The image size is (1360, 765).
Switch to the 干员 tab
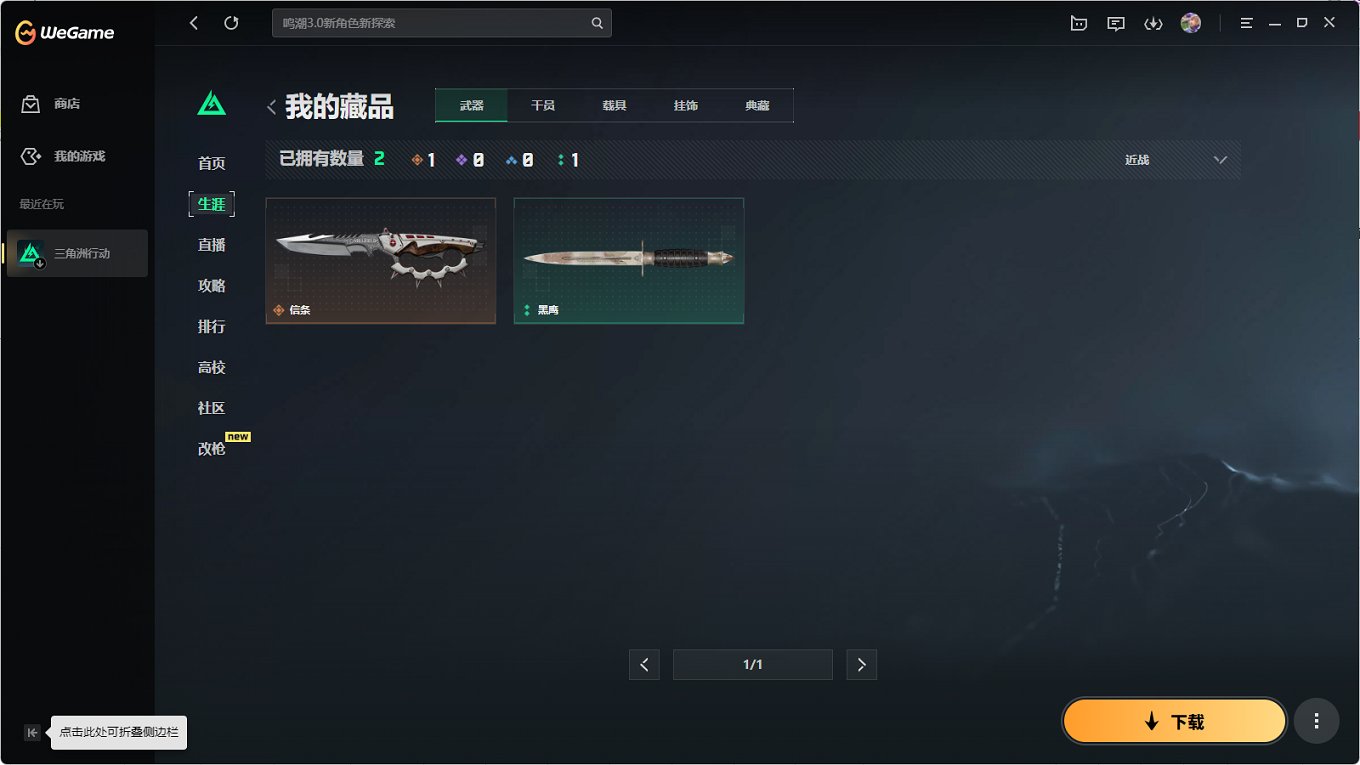click(543, 104)
